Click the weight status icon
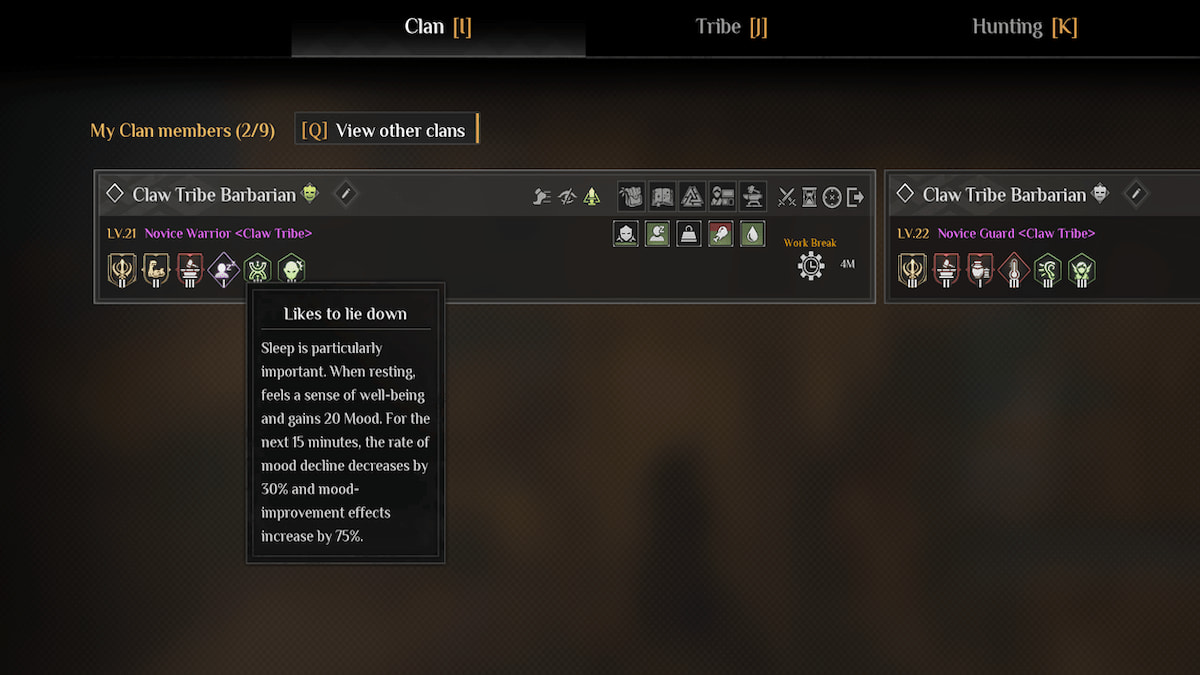The height and width of the screenshot is (675, 1200). click(x=688, y=234)
